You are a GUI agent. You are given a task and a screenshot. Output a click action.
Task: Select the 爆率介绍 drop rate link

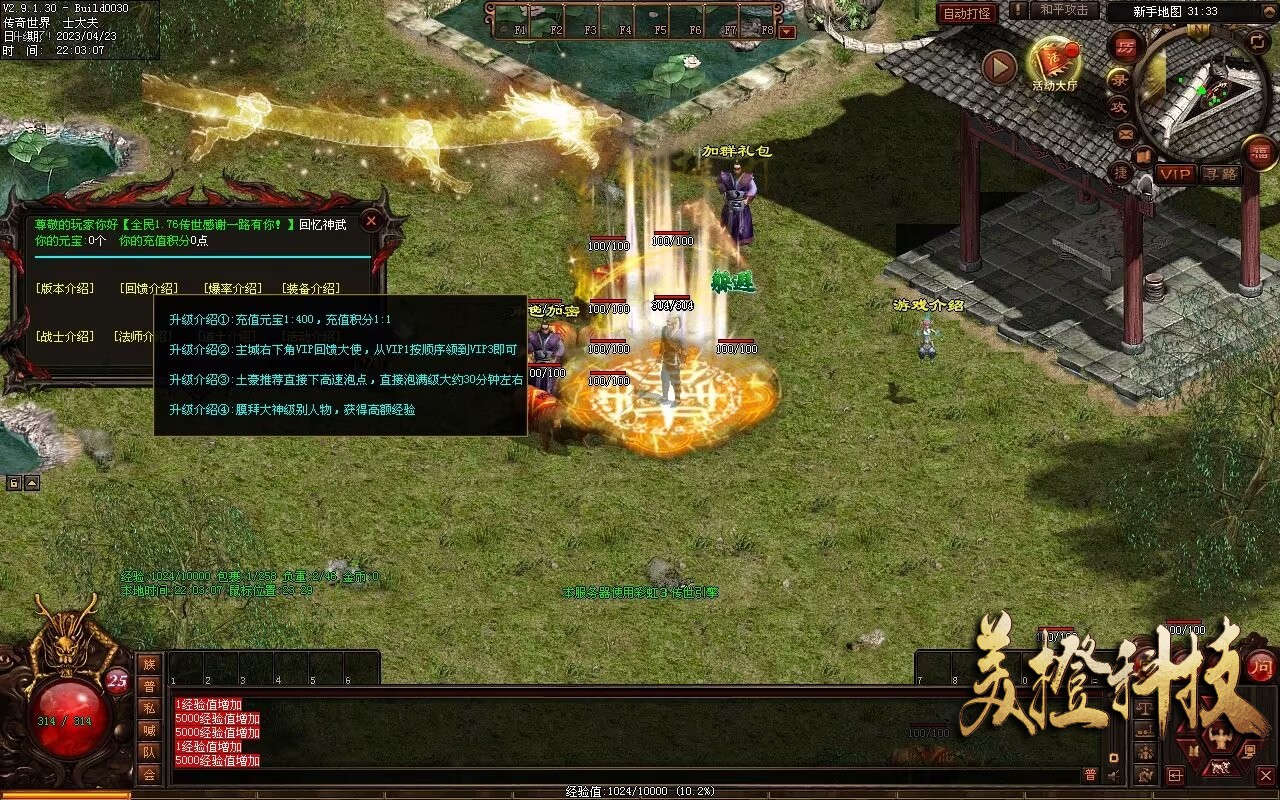click(x=233, y=289)
